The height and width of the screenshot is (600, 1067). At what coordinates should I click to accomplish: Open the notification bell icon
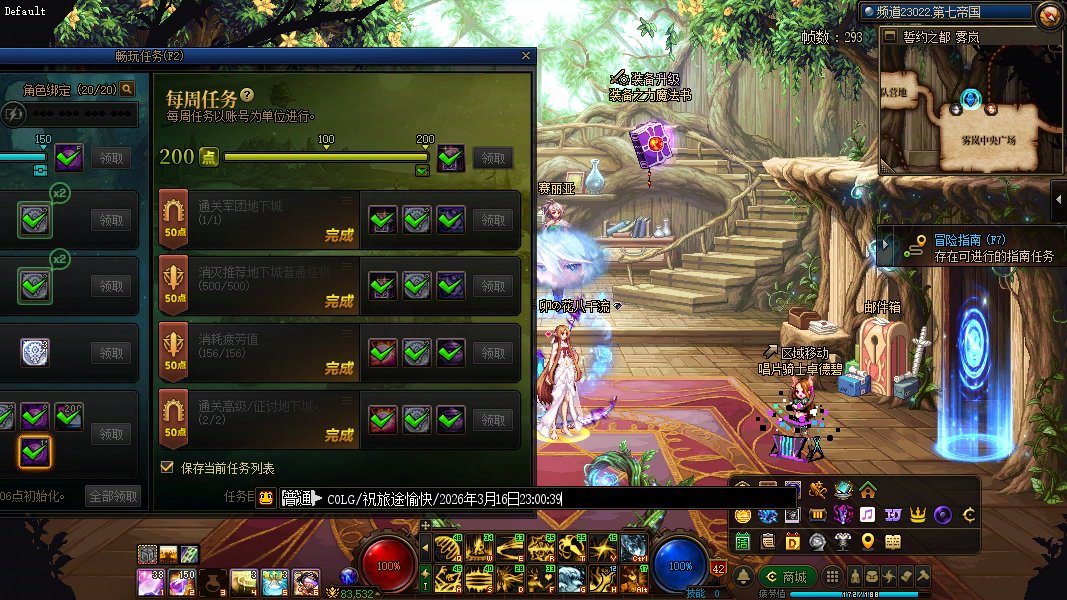[744, 577]
